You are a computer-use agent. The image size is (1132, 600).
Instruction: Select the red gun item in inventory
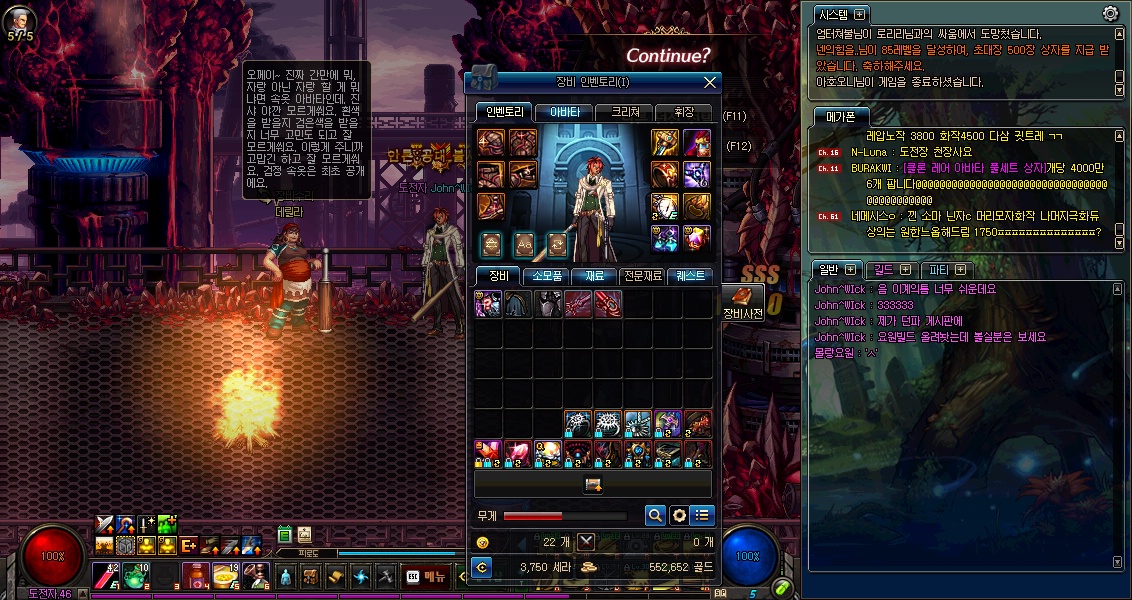[608, 304]
